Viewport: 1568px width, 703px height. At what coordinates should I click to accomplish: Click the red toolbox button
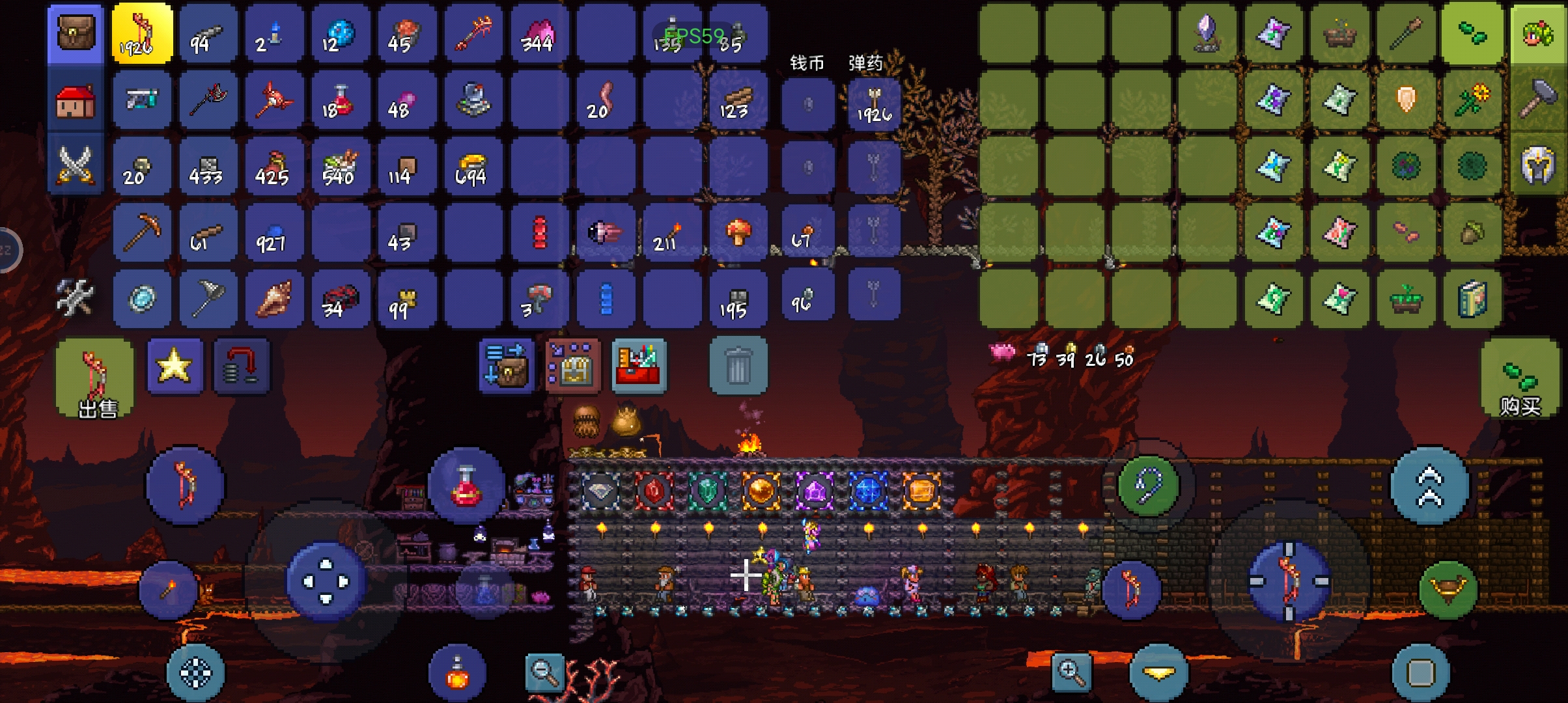pos(639,366)
